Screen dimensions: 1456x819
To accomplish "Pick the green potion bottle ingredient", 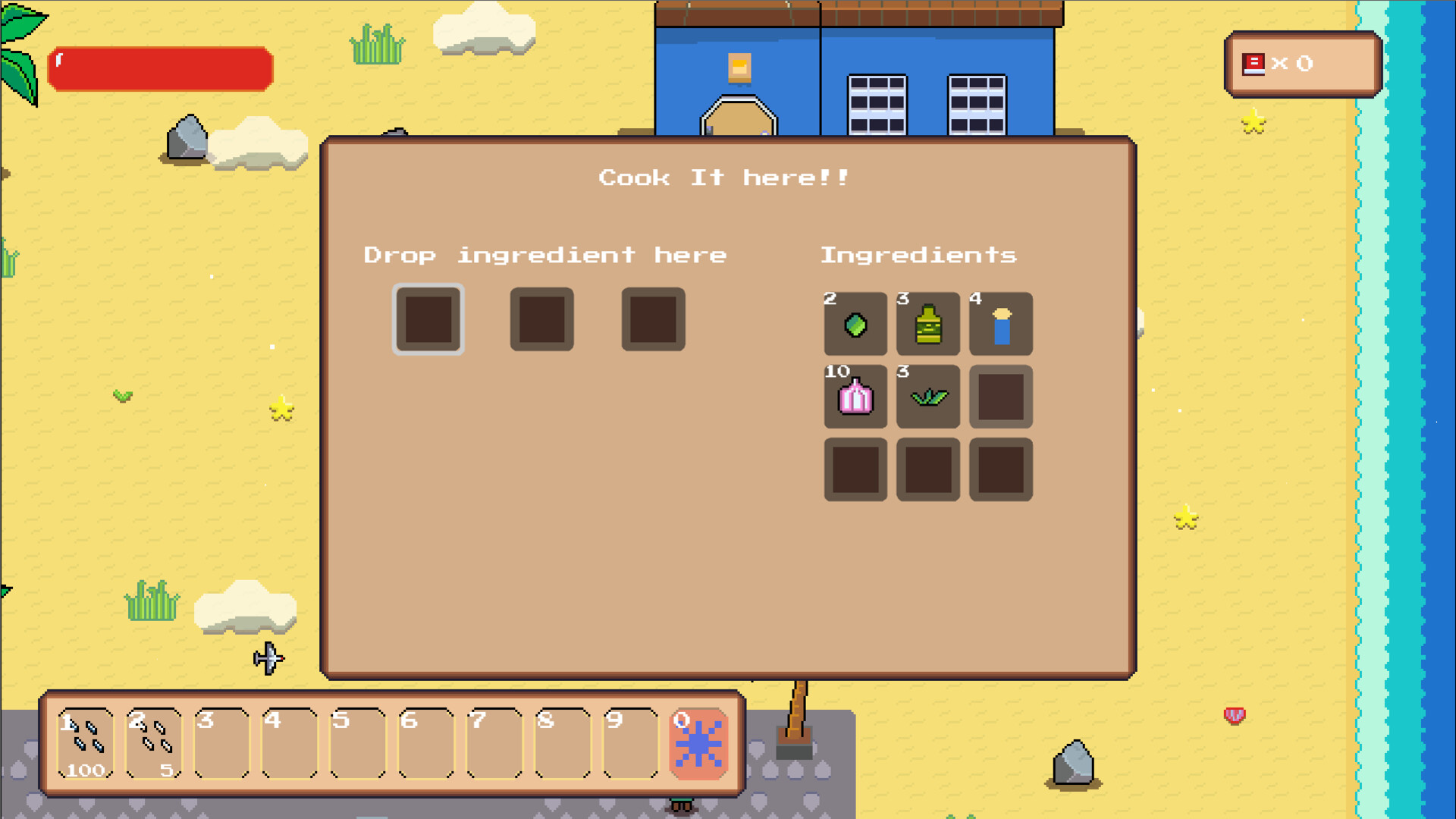I will [x=927, y=325].
